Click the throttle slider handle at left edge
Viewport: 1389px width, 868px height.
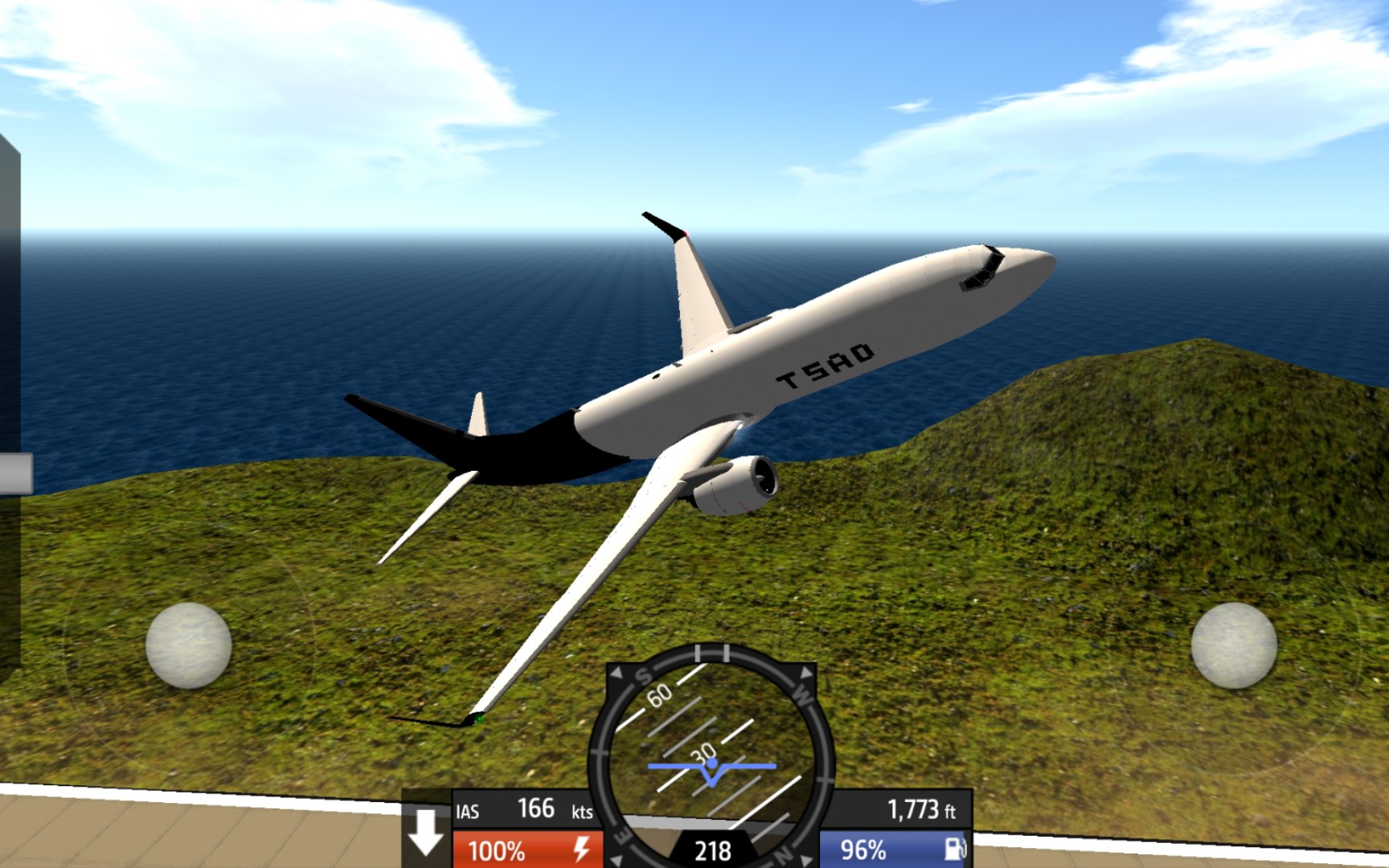click(x=15, y=473)
